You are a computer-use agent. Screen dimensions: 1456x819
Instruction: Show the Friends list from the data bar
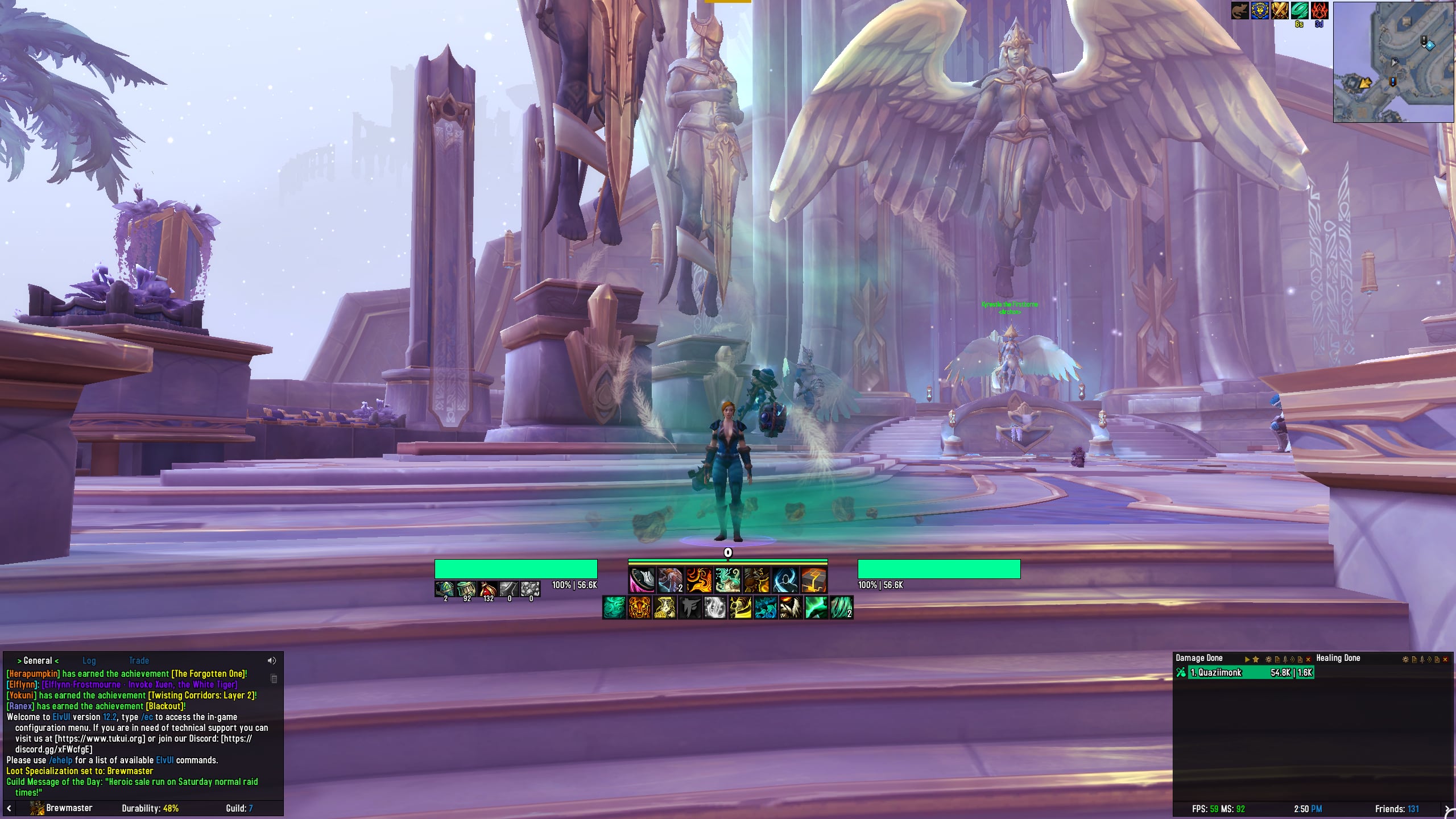pos(1396,809)
